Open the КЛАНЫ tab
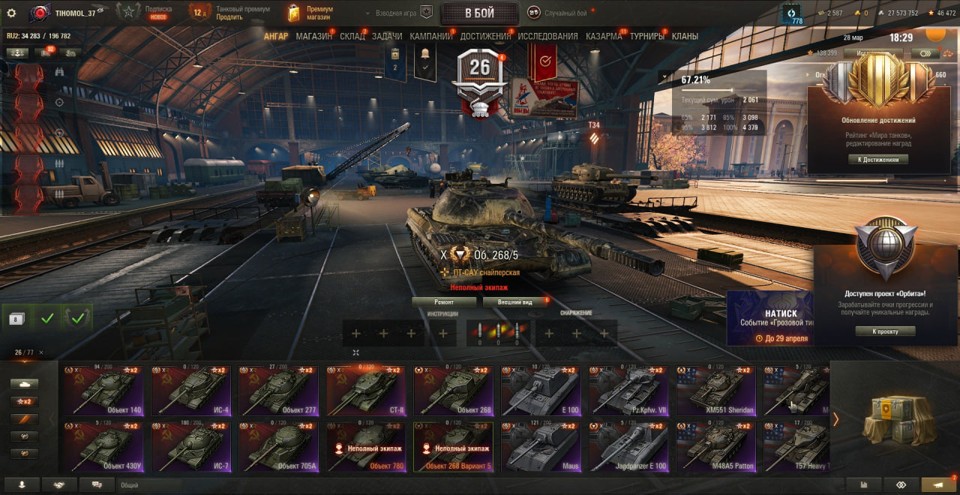The height and width of the screenshot is (495, 960). [x=685, y=36]
